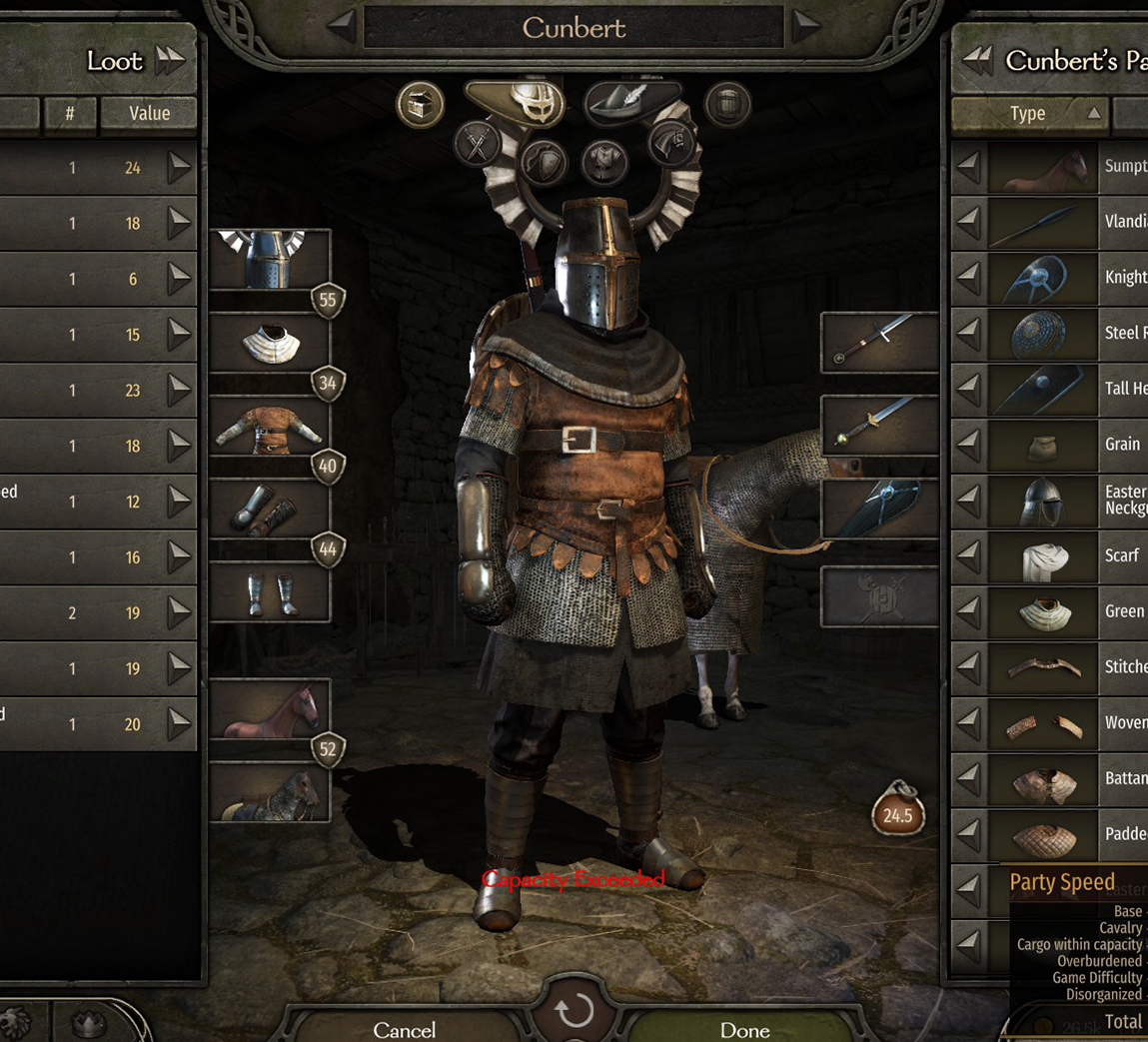1148x1042 pixels.
Task: Select the equipped great helm slot
Action: tap(270, 260)
